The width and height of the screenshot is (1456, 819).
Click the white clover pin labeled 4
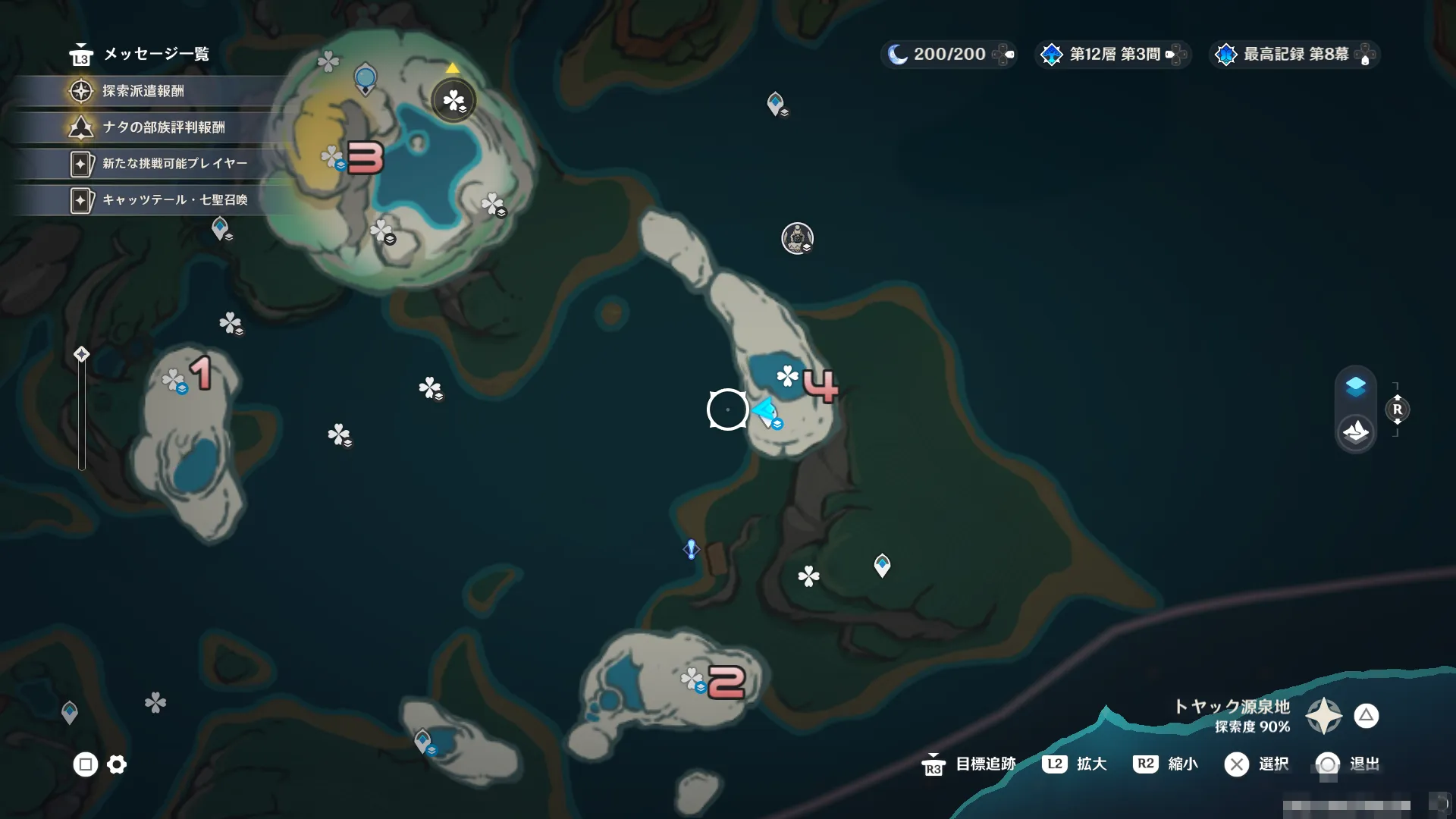[788, 375]
